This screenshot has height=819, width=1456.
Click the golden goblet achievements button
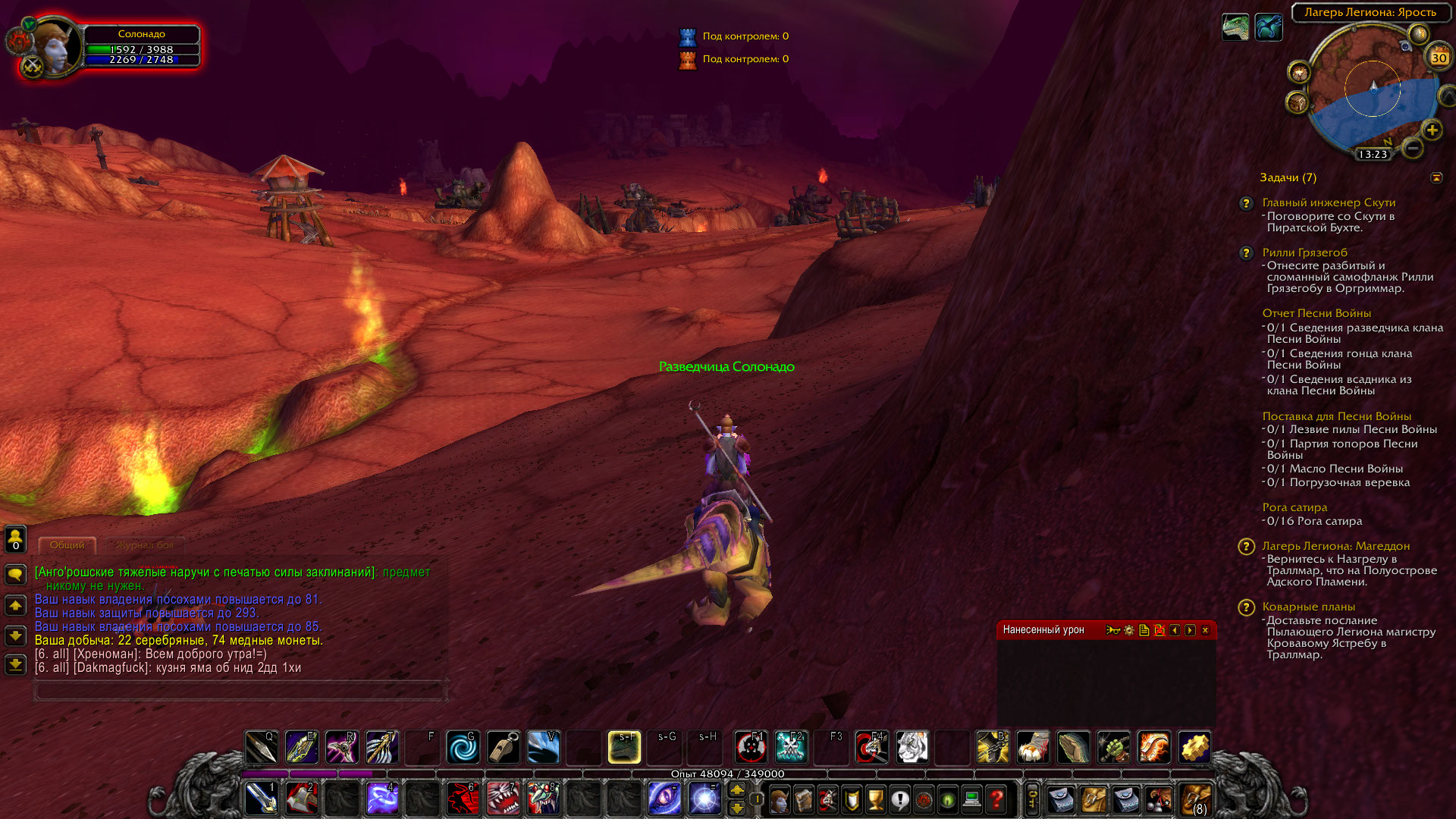coord(876,799)
